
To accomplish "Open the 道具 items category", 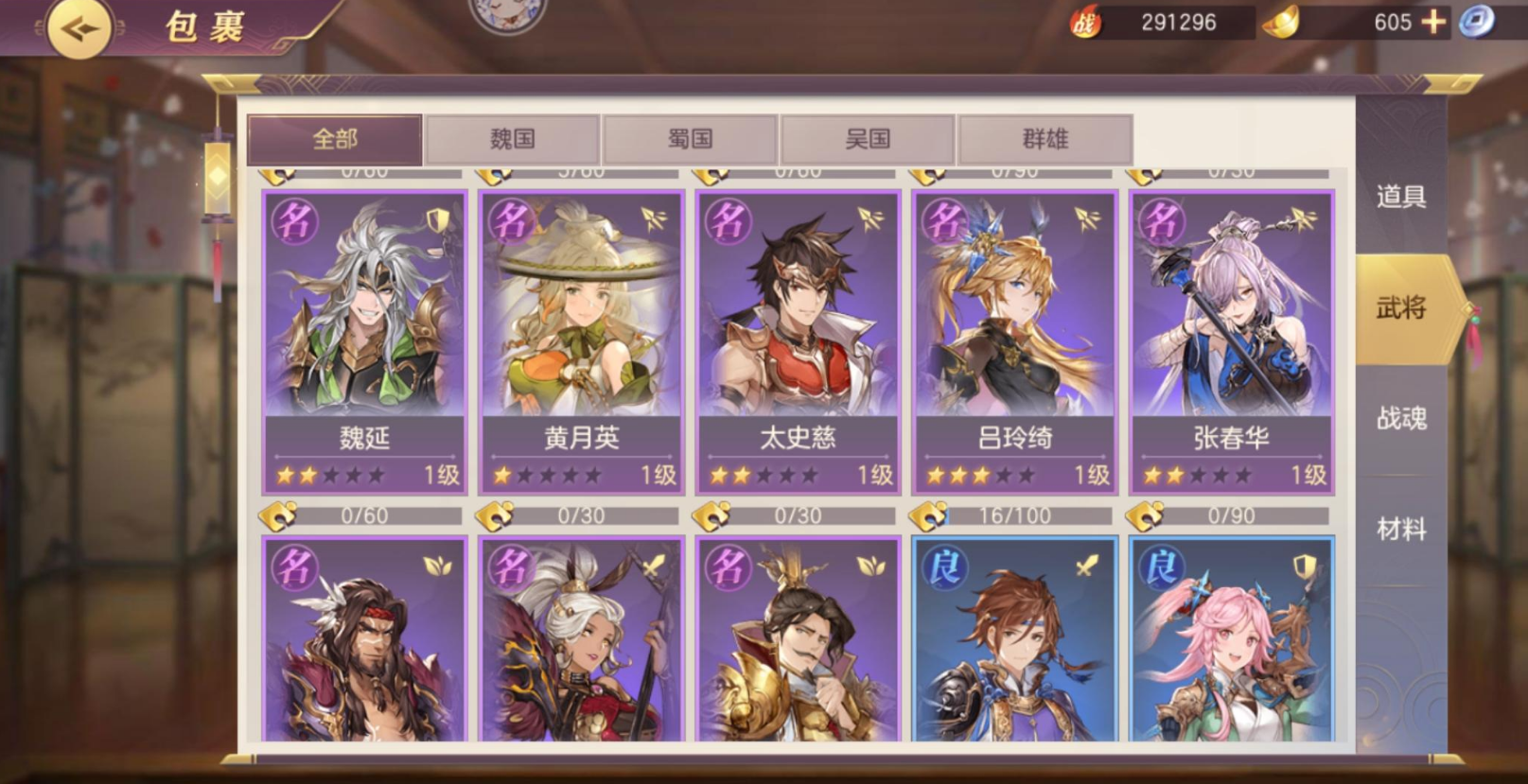I will tap(1400, 197).
